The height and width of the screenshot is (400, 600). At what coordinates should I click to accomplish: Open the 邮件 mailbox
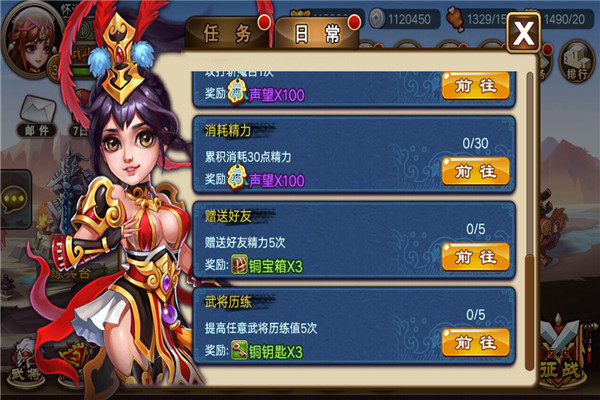tap(39, 115)
